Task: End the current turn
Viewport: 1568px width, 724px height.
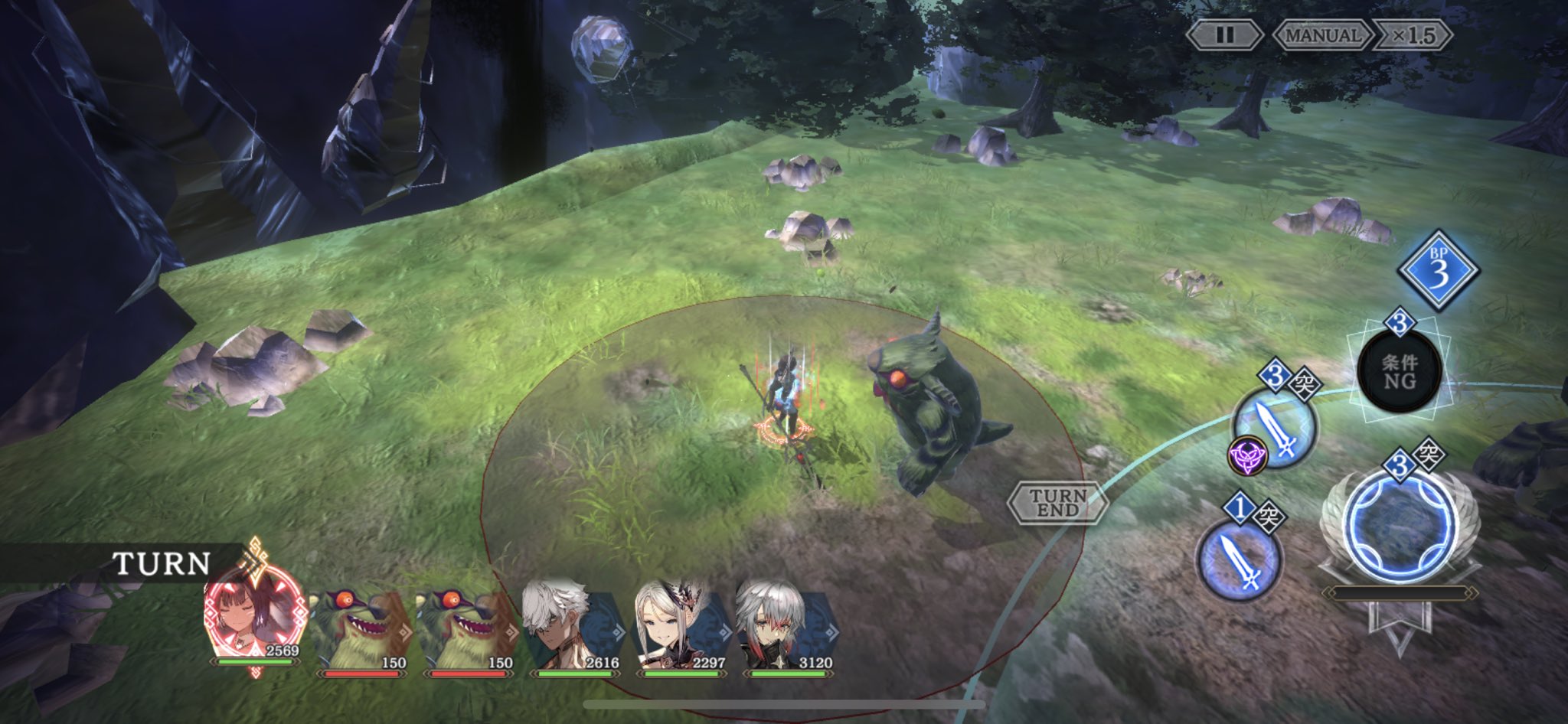Action: (1057, 503)
